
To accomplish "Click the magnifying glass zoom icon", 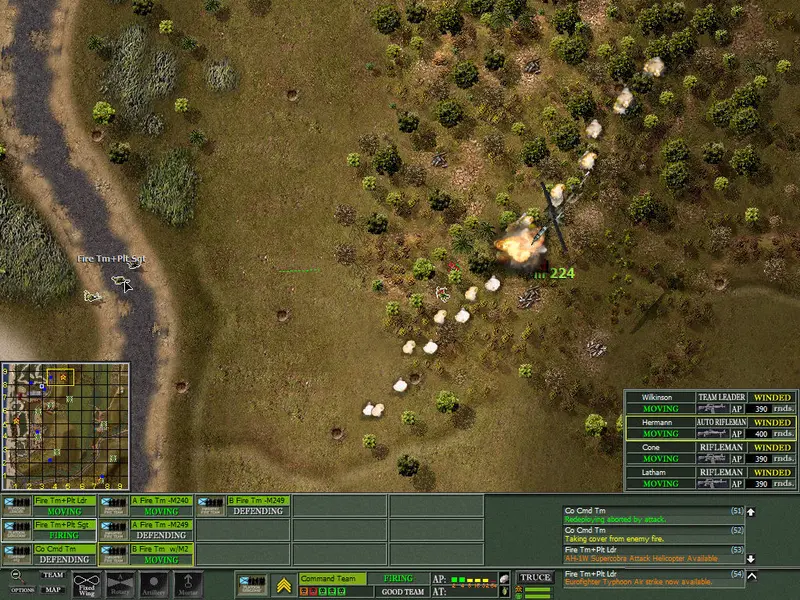I will (x=16, y=576).
